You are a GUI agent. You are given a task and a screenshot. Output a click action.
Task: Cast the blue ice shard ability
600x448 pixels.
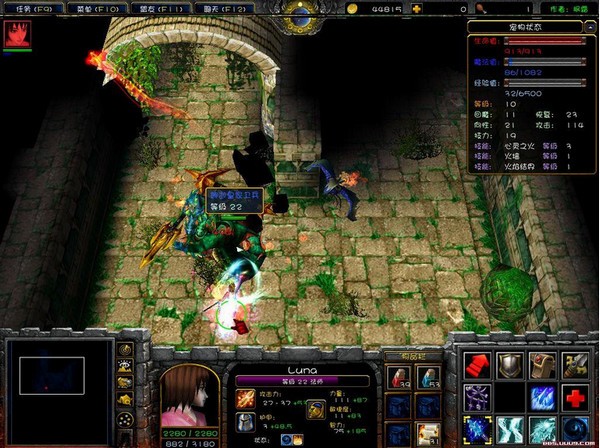pos(542,398)
